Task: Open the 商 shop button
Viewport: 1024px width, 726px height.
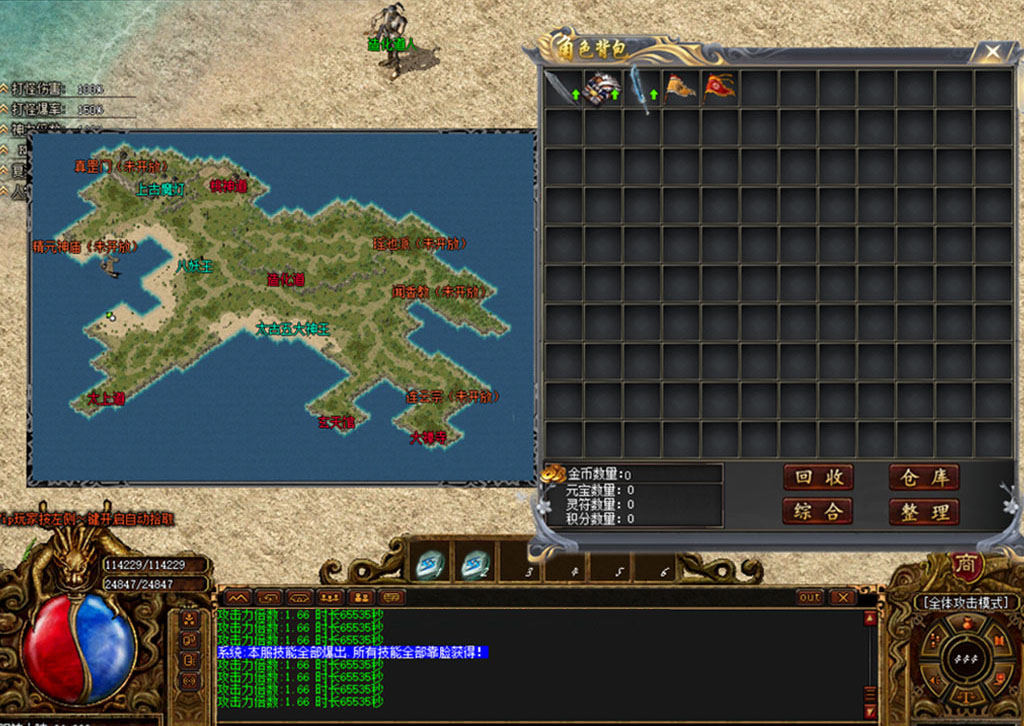Action: 966,566
